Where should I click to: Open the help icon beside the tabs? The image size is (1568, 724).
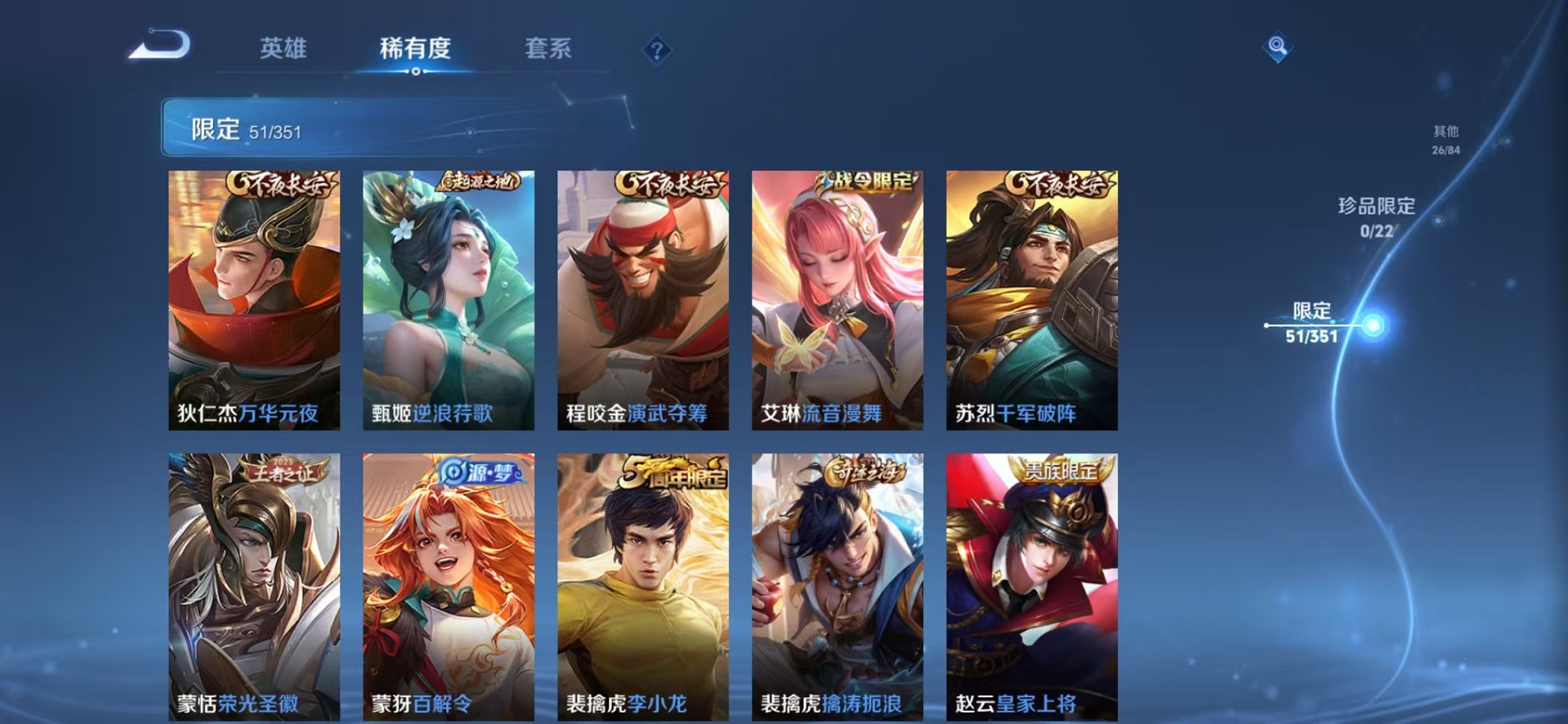pyautogui.click(x=657, y=50)
